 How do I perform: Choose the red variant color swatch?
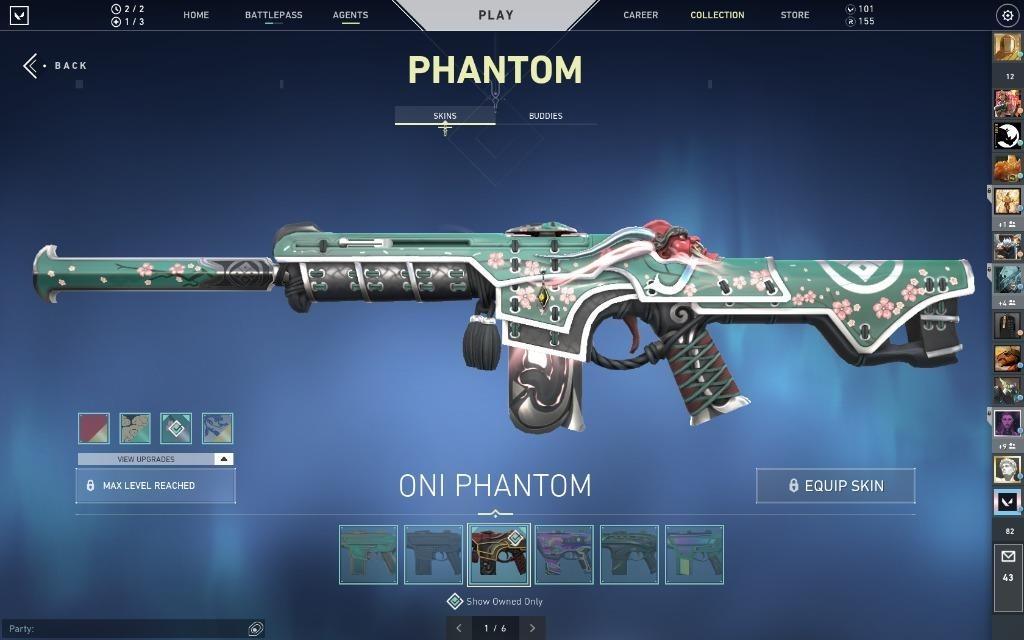pos(94,428)
